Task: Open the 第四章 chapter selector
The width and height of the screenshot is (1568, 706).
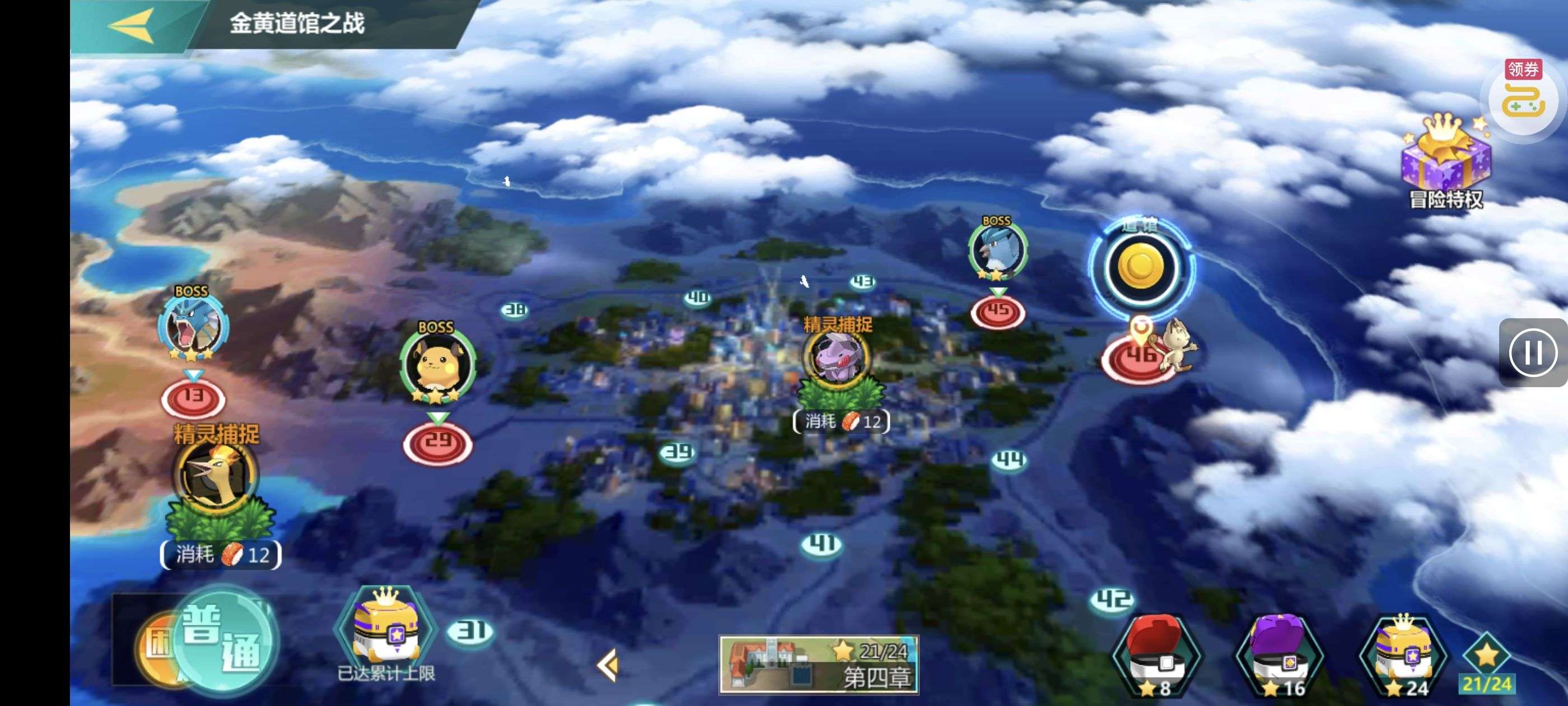Action: [819, 665]
